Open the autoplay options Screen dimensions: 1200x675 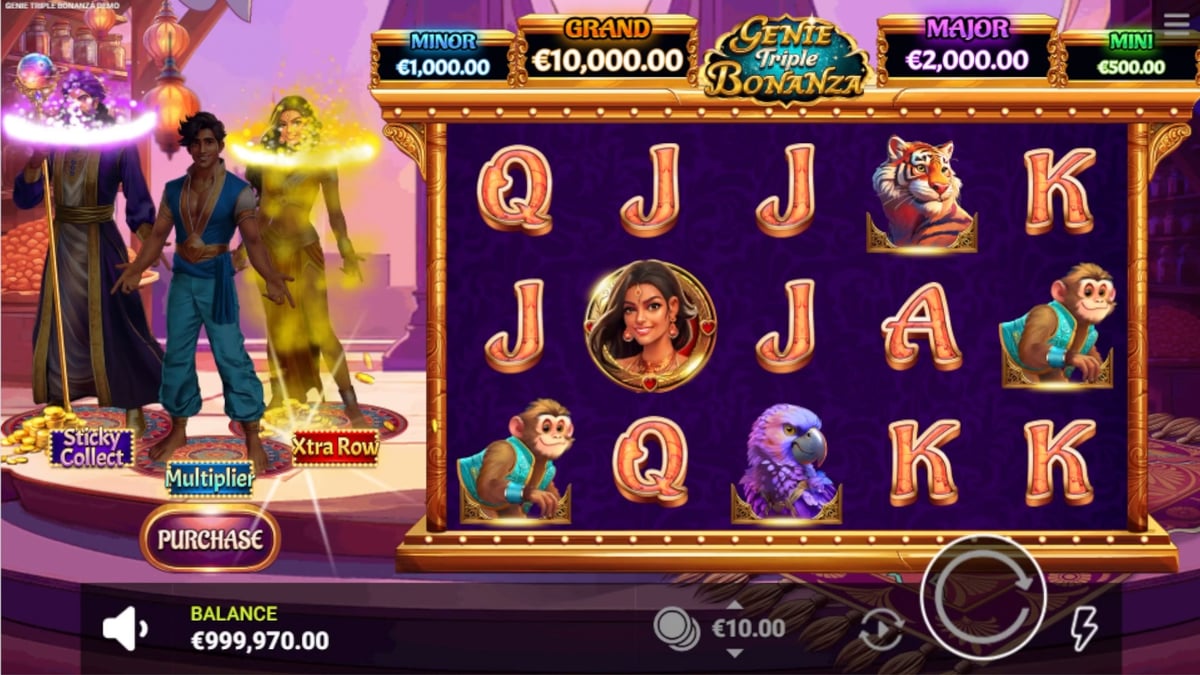pos(881,629)
